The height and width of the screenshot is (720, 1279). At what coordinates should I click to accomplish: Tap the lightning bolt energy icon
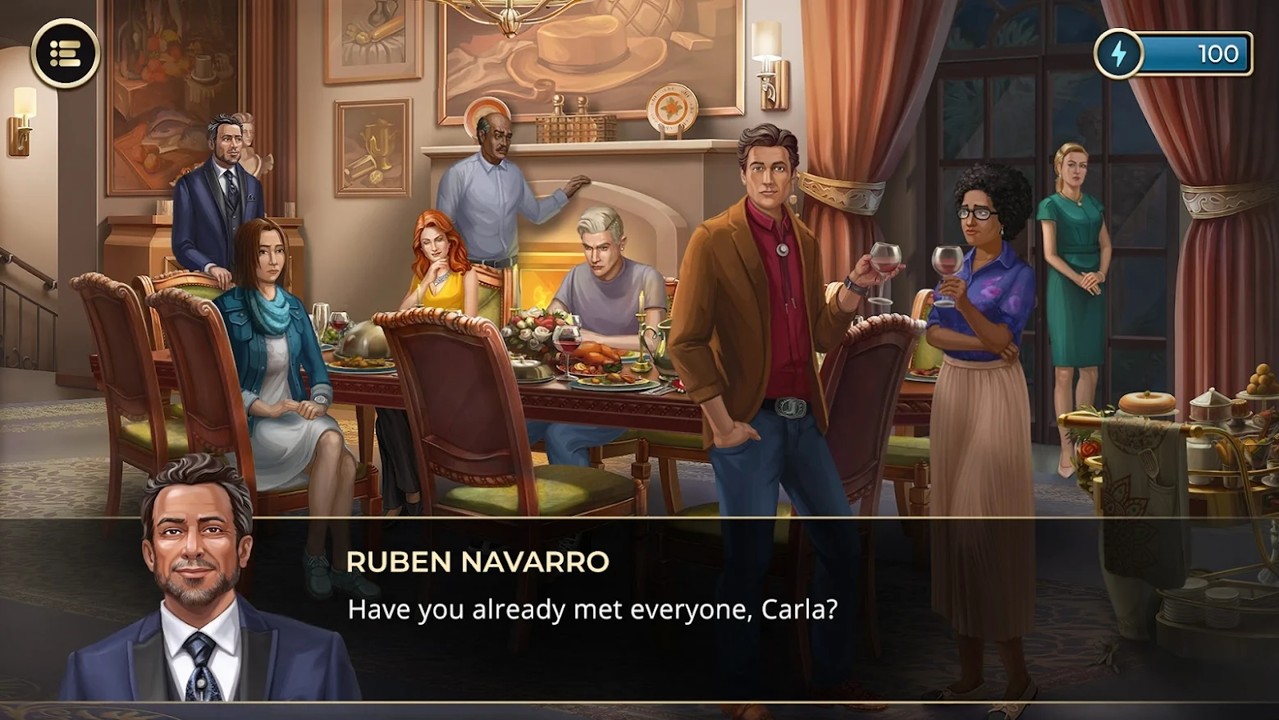[1119, 53]
